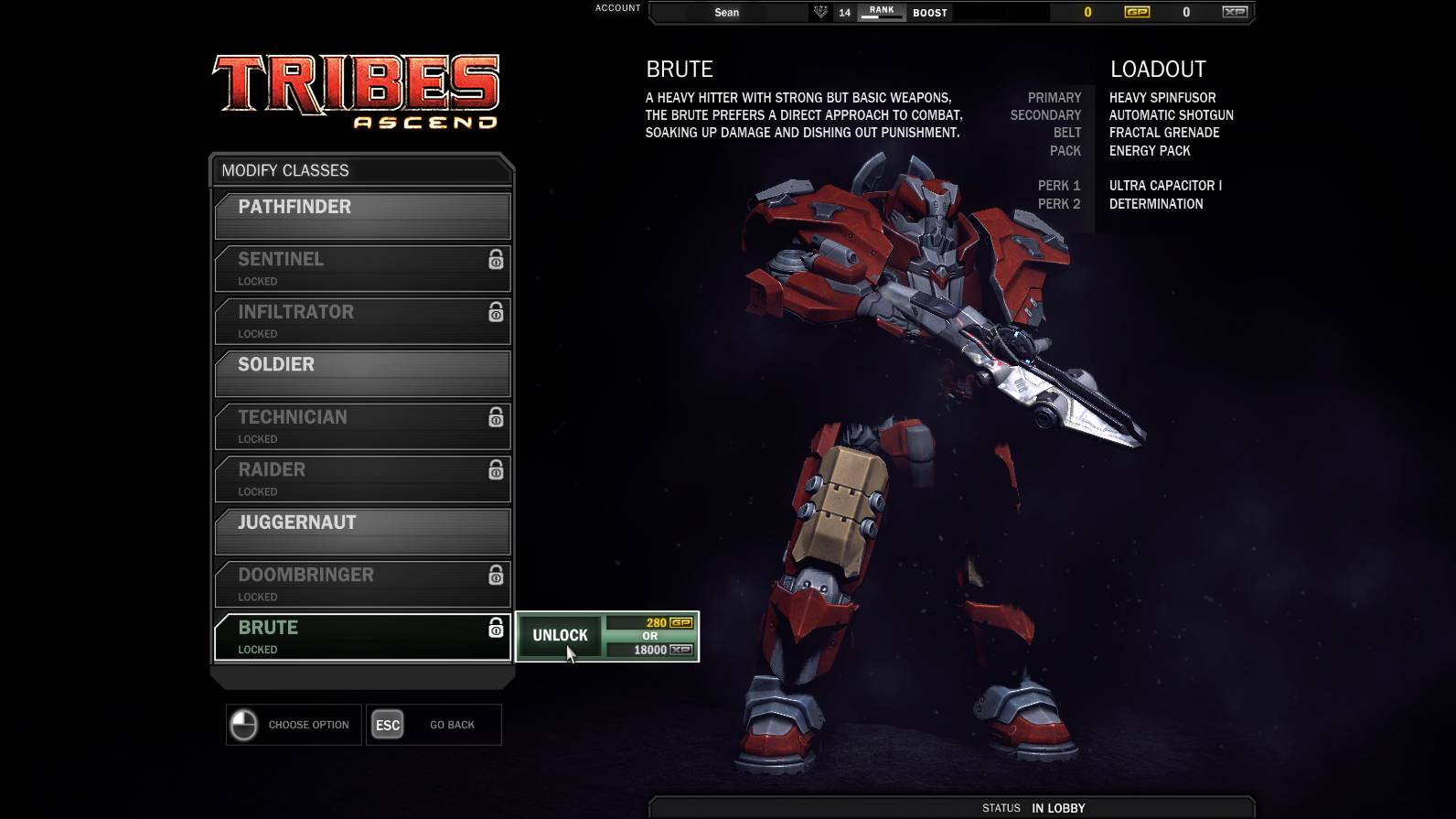Open the Soldier class entry
This screenshot has width=1456, height=819.
(362, 372)
